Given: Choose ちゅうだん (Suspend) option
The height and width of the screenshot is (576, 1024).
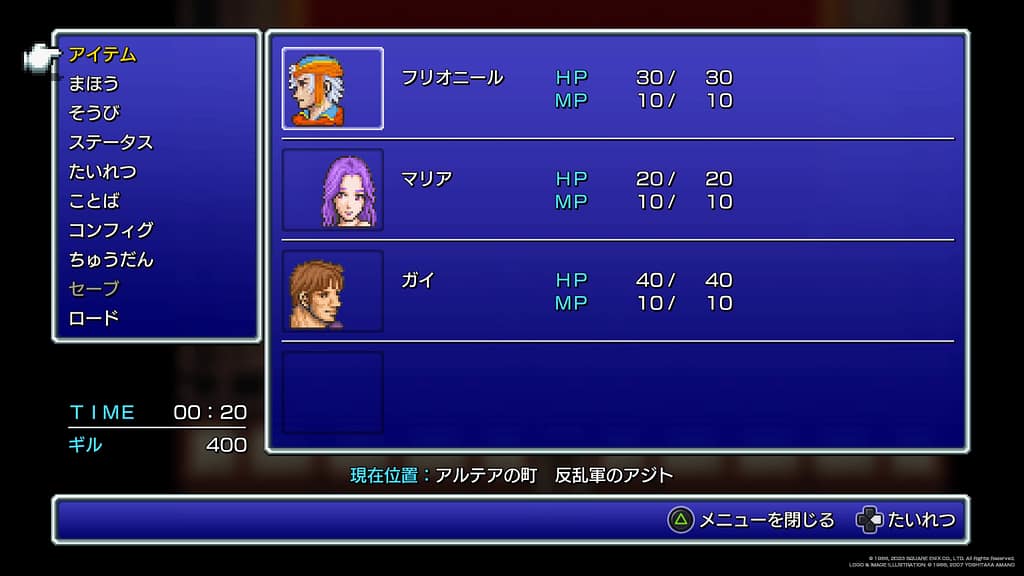Looking at the screenshot, I should click(111, 260).
